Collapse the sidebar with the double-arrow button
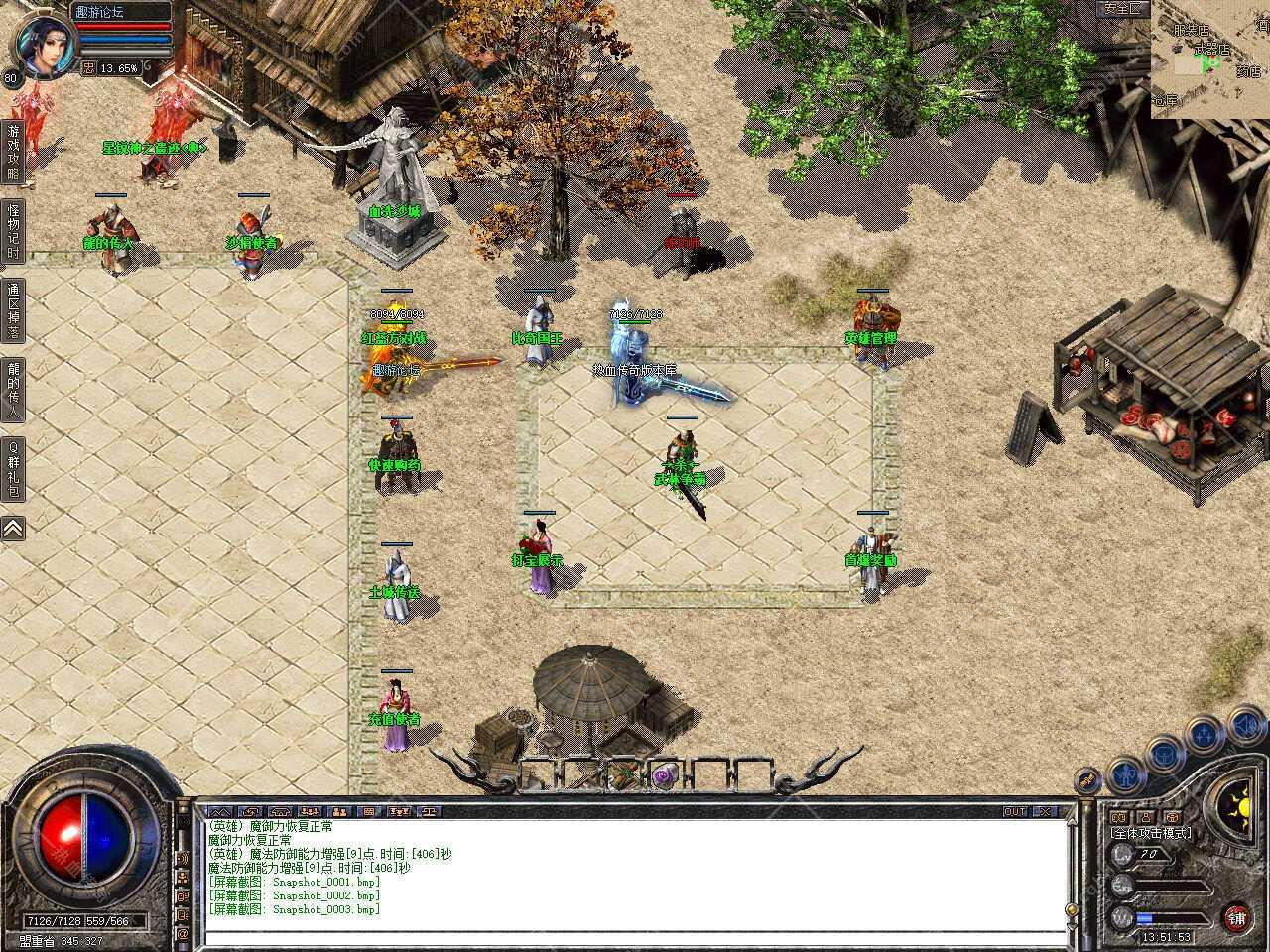The height and width of the screenshot is (952, 1270). [x=12, y=529]
